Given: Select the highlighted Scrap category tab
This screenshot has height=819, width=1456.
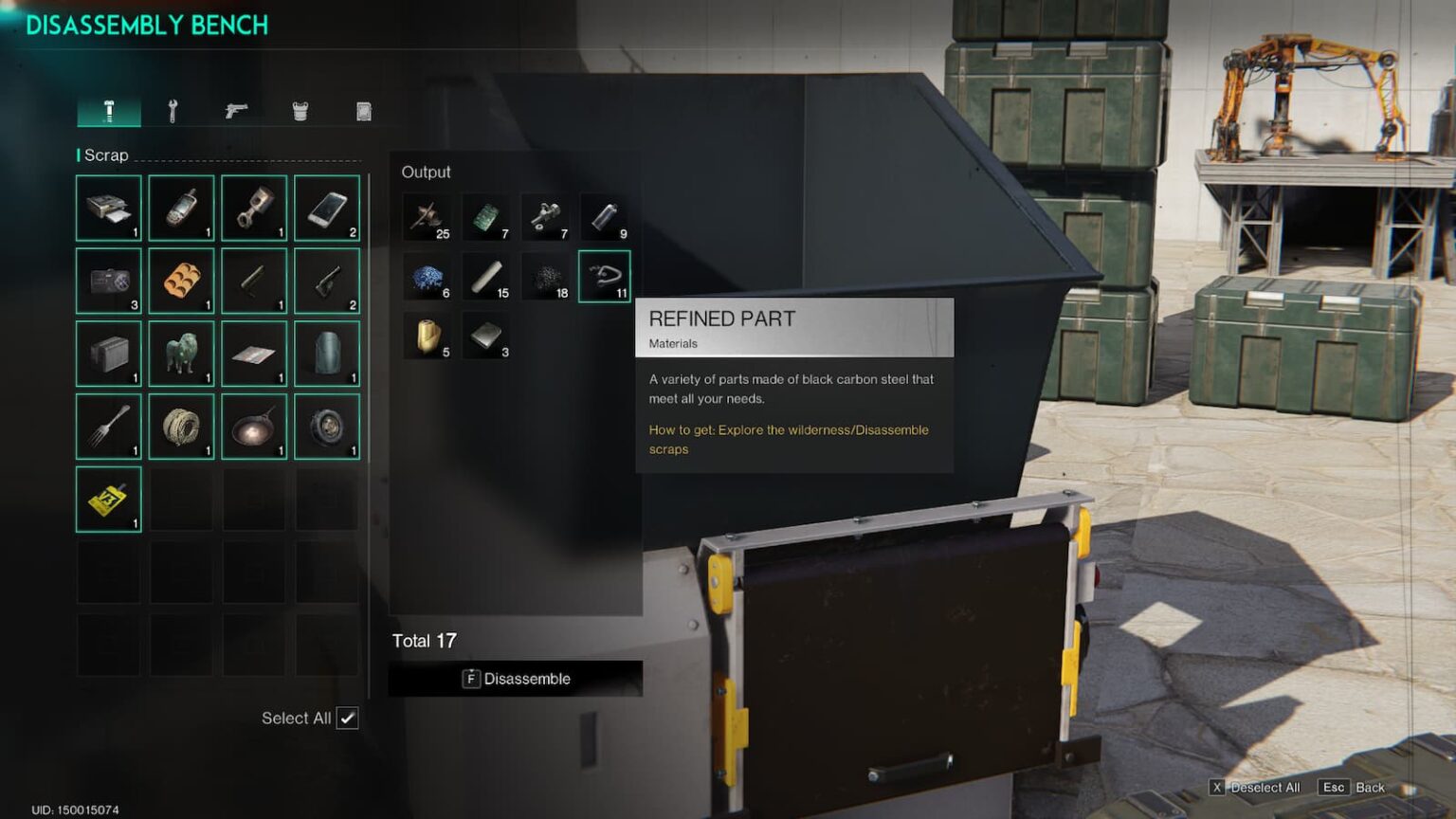Looking at the screenshot, I should point(109,111).
